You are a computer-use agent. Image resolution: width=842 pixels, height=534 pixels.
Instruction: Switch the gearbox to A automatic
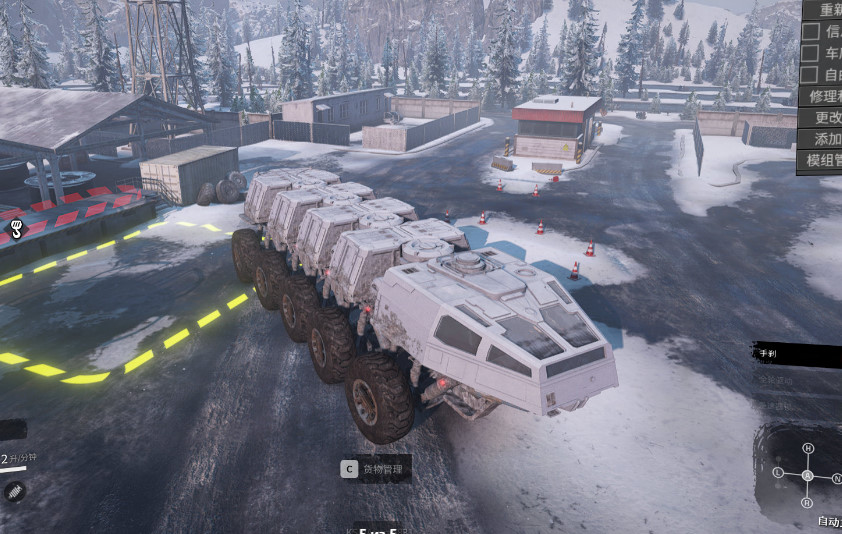[808, 475]
